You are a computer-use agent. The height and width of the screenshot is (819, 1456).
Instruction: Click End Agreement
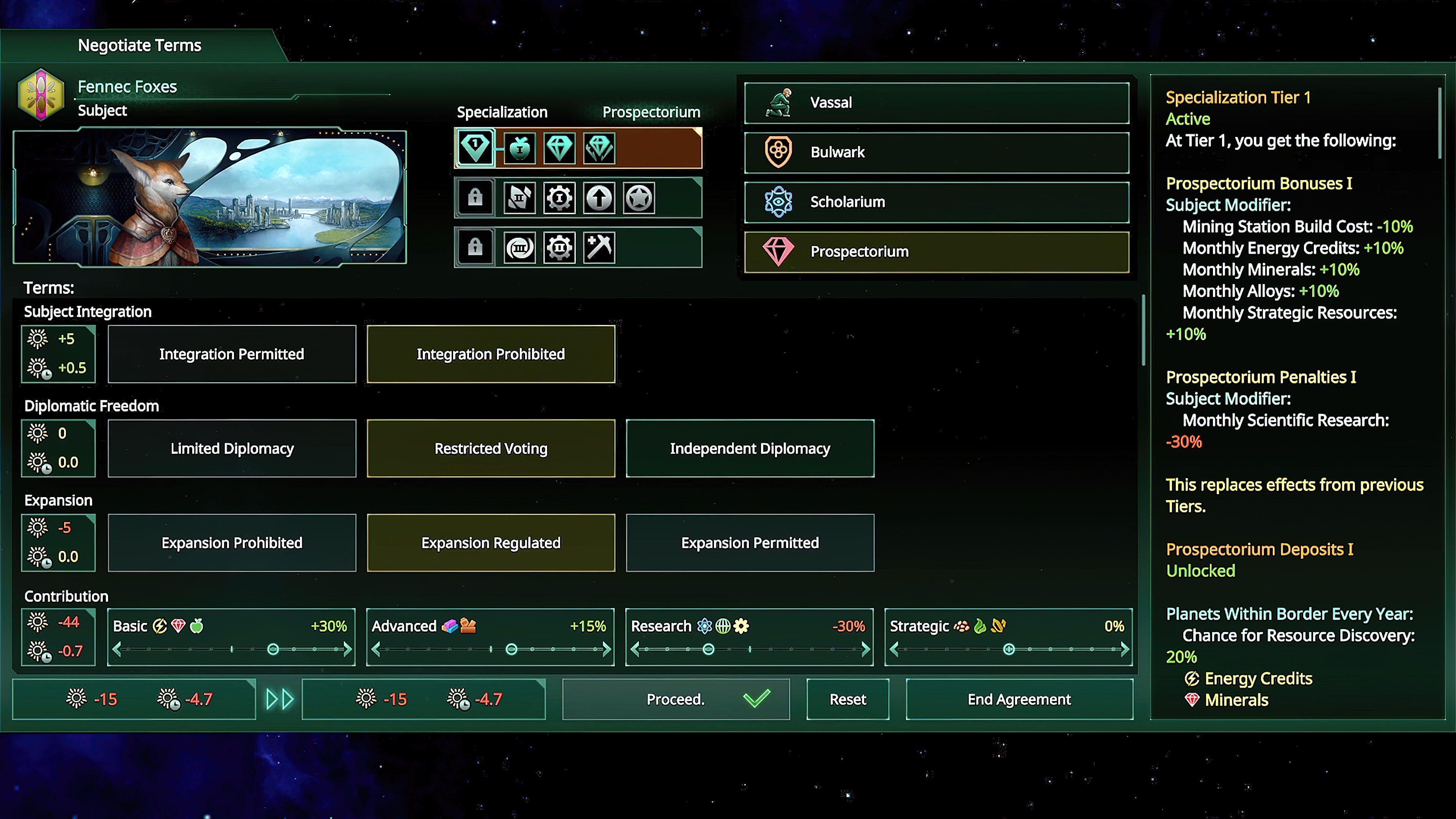coord(1018,699)
